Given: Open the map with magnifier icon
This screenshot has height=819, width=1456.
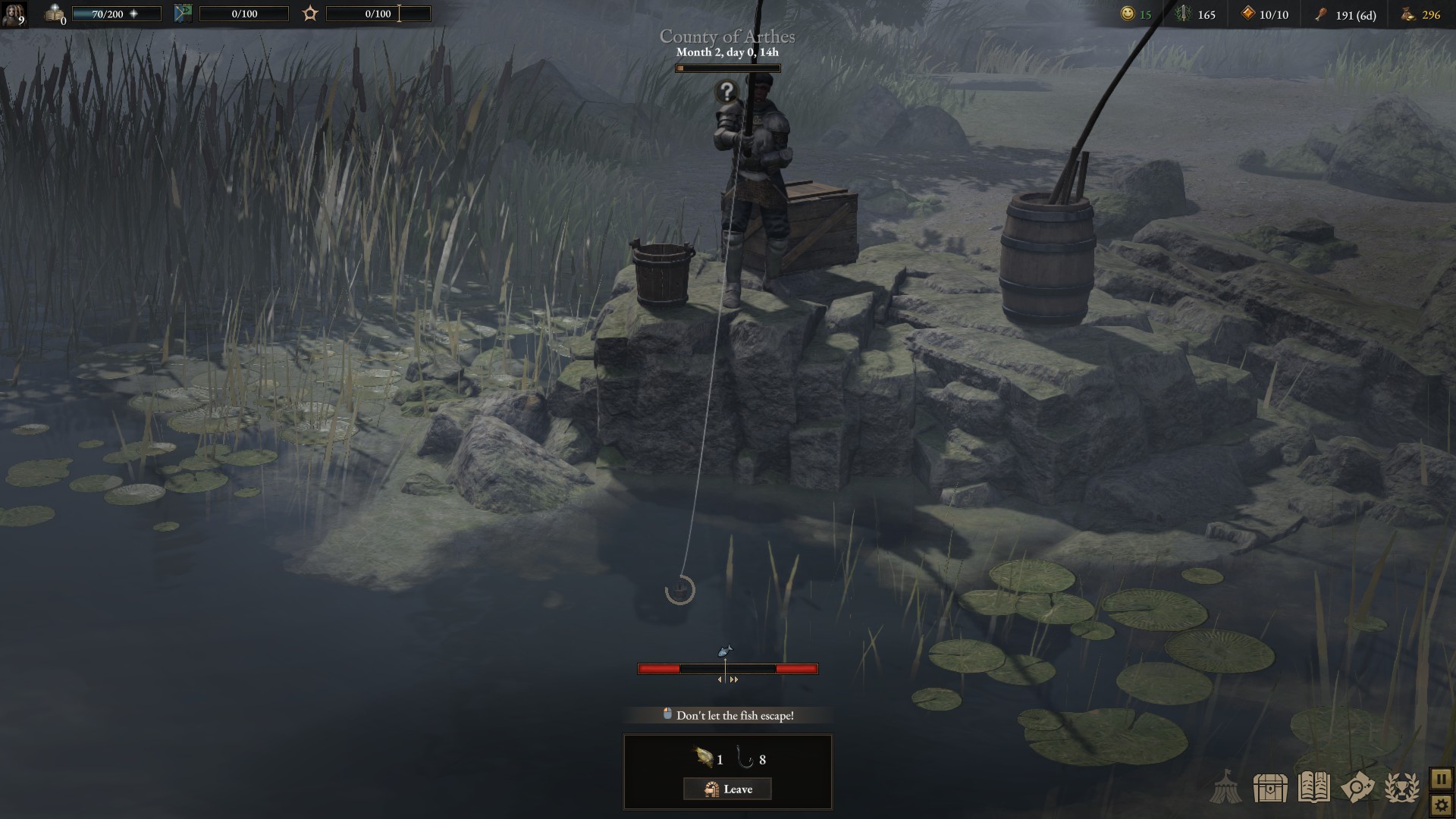Looking at the screenshot, I should [x=1357, y=788].
